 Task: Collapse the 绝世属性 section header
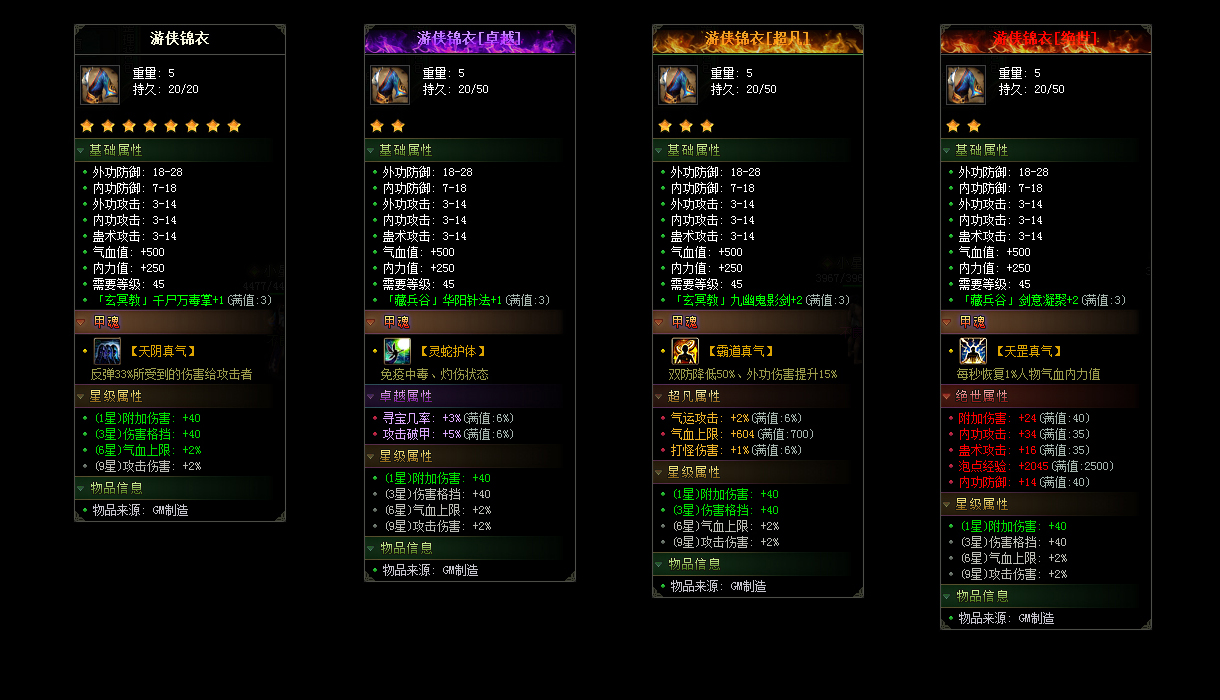point(981,396)
